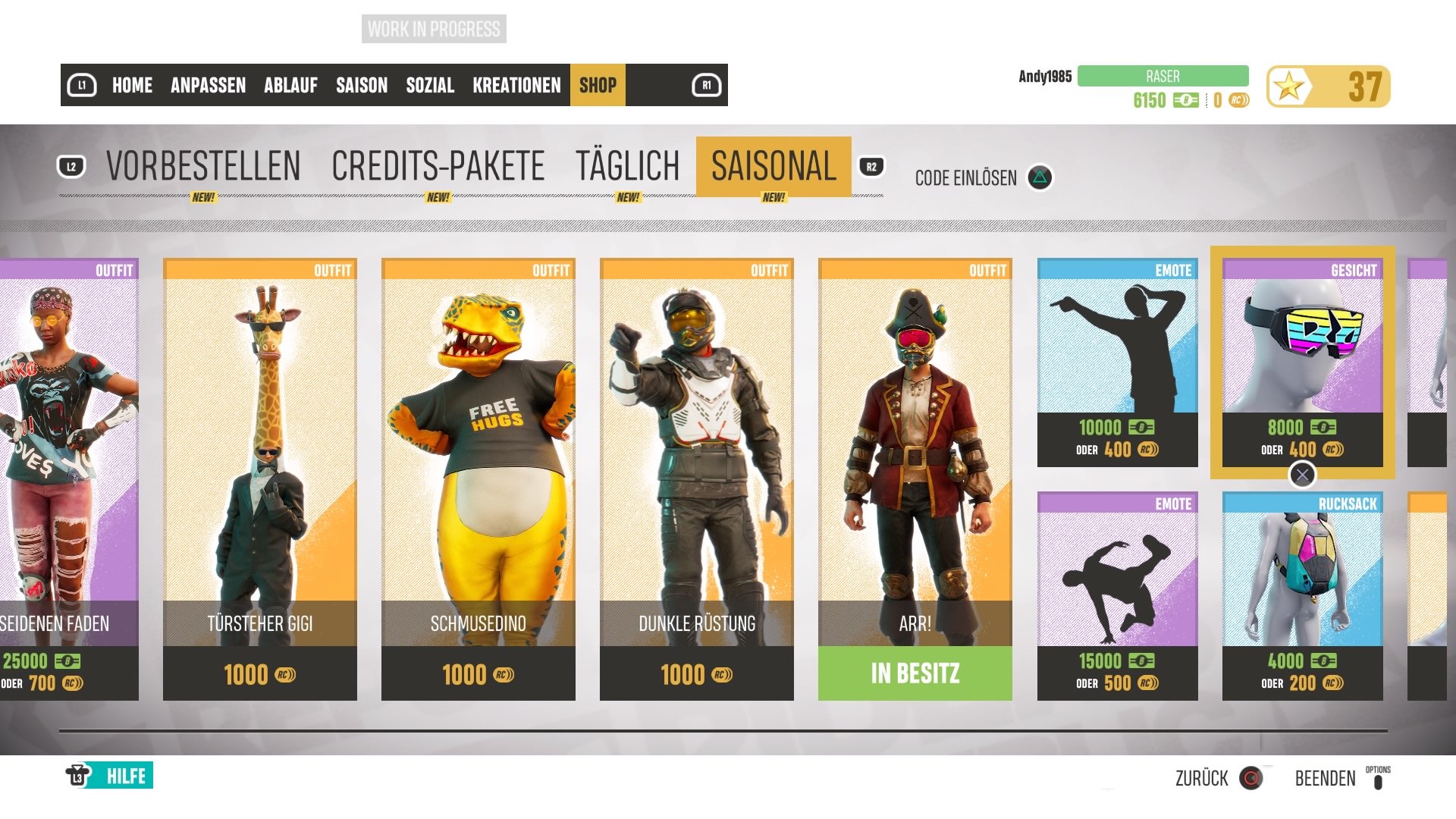Click the X icon under the highlighted GESICHT card
The width and height of the screenshot is (1456, 819).
click(x=1303, y=475)
